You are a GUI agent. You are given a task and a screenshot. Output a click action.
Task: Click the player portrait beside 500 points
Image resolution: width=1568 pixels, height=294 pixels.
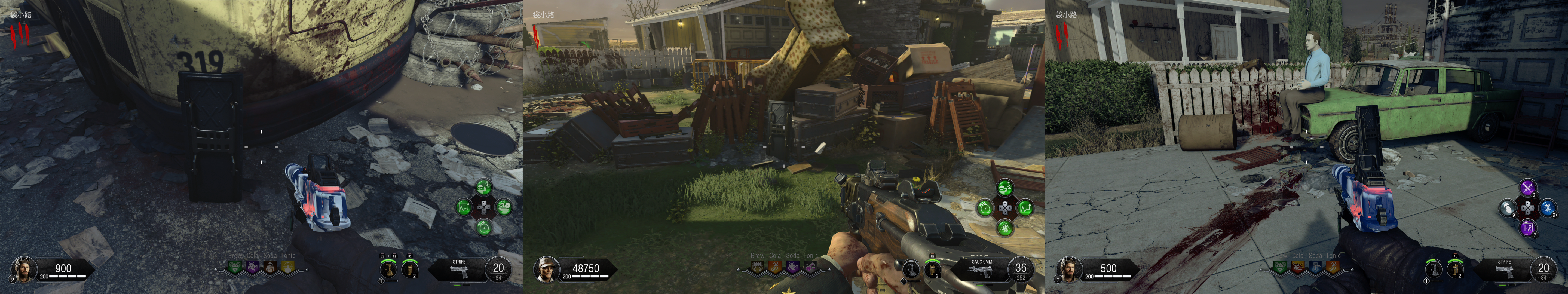pyautogui.click(x=1068, y=268)
